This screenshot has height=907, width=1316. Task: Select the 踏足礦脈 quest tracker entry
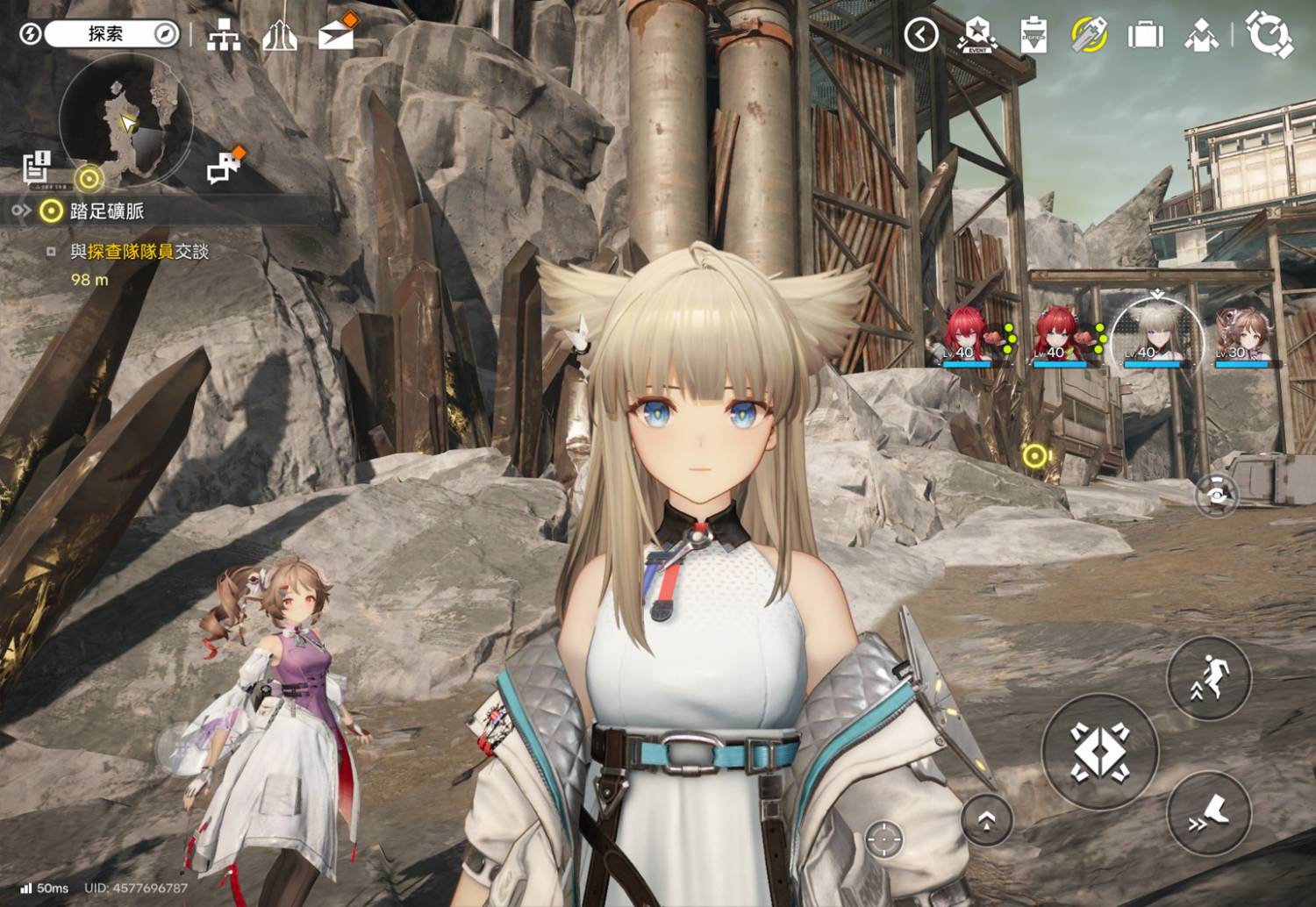(x=106, y=211)
